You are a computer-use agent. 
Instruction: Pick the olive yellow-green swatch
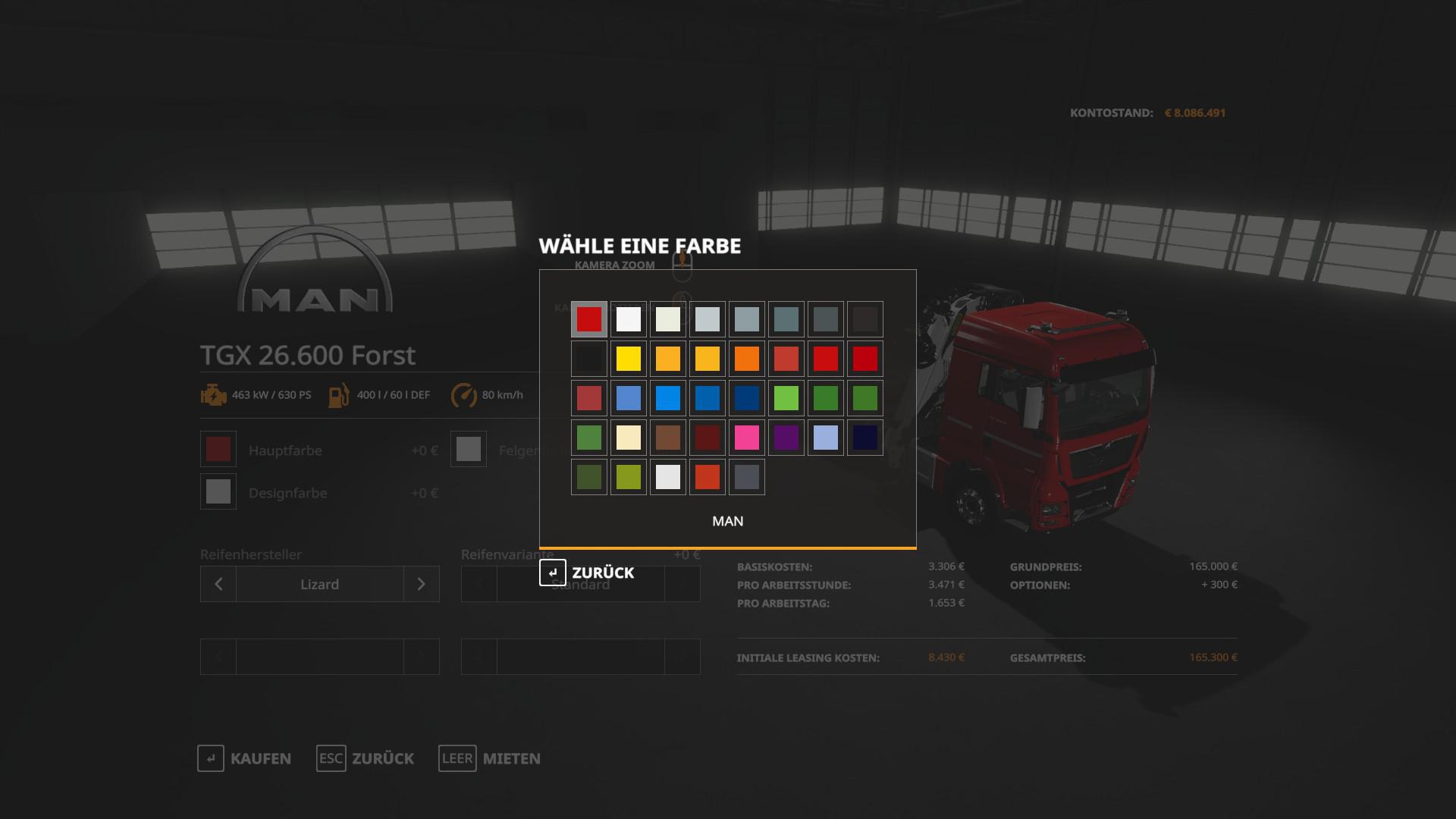629,477
